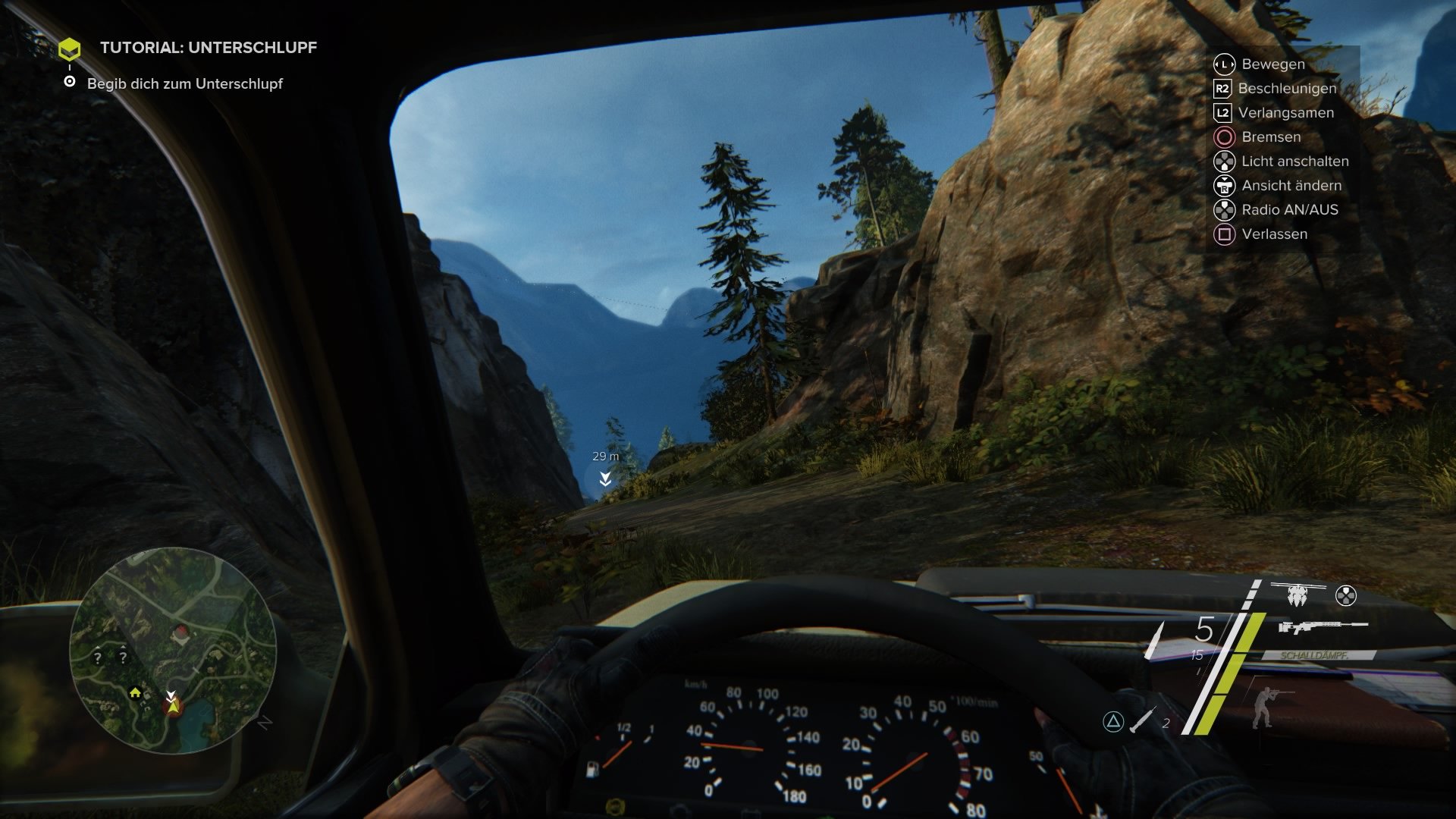Activate the drone gadget icon
This screenshot has width=1456, height=819.
[x=1298, y=596]
